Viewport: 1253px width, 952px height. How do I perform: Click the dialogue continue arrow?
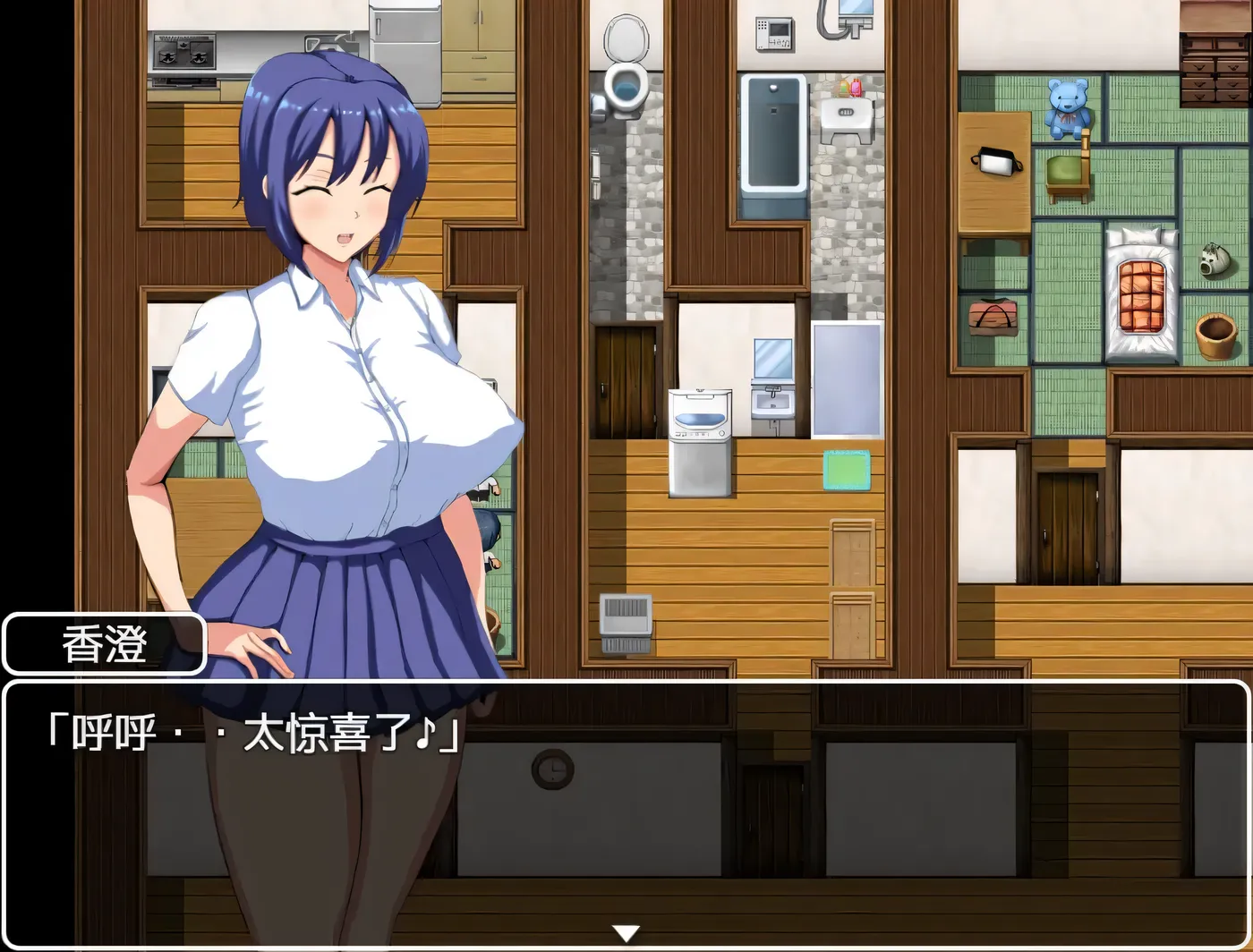point(626,933)
